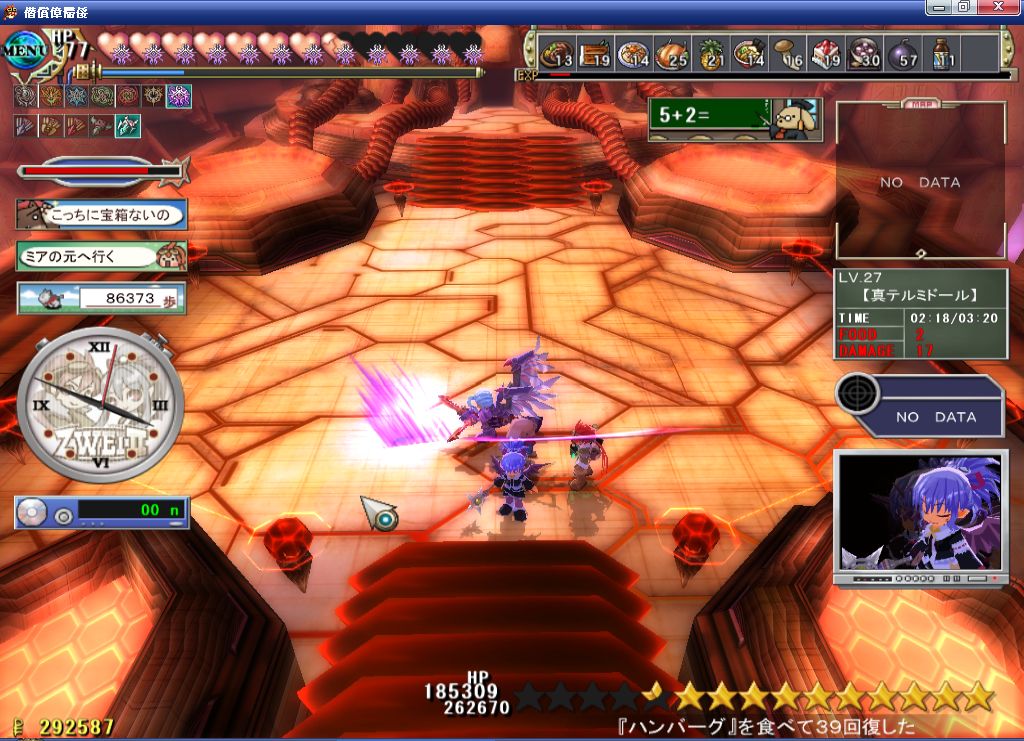Viewport: 1024px width, 741px height.
Task: Open the MENU orb
Action: 24,48
